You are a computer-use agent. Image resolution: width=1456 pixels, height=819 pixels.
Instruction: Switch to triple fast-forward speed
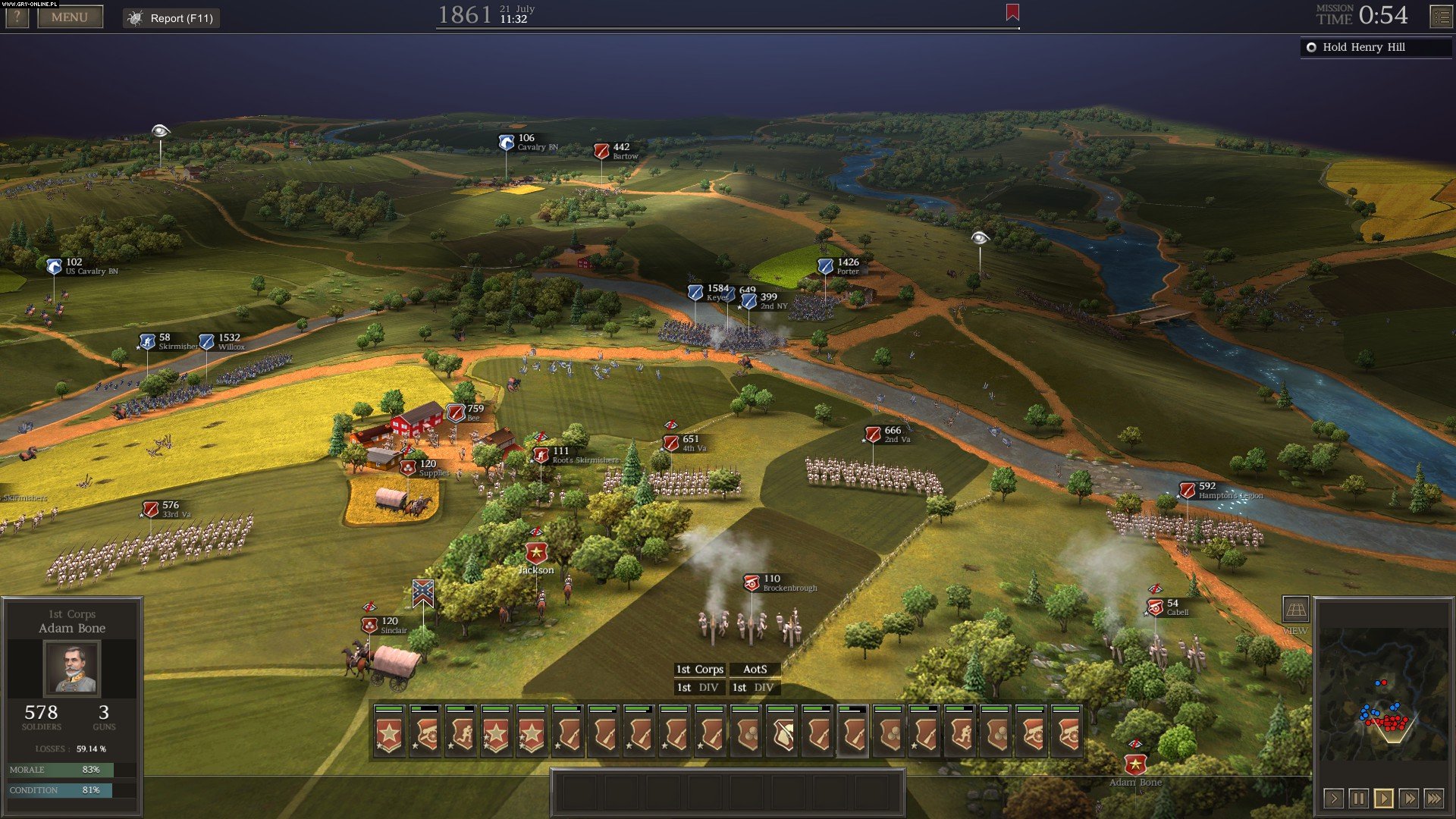pyautogui.click(x=1433, y=798)
